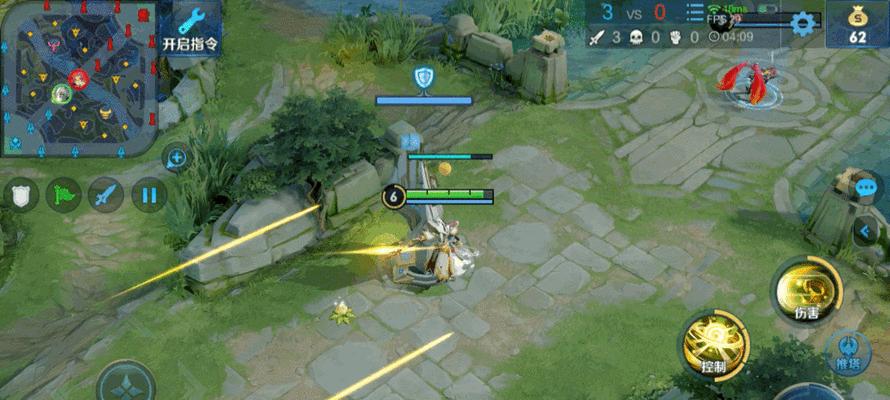Tap the blue plus button below the minimap
Image resolution: width=890 pixels, height=400 pixels.
coord(176,157)
